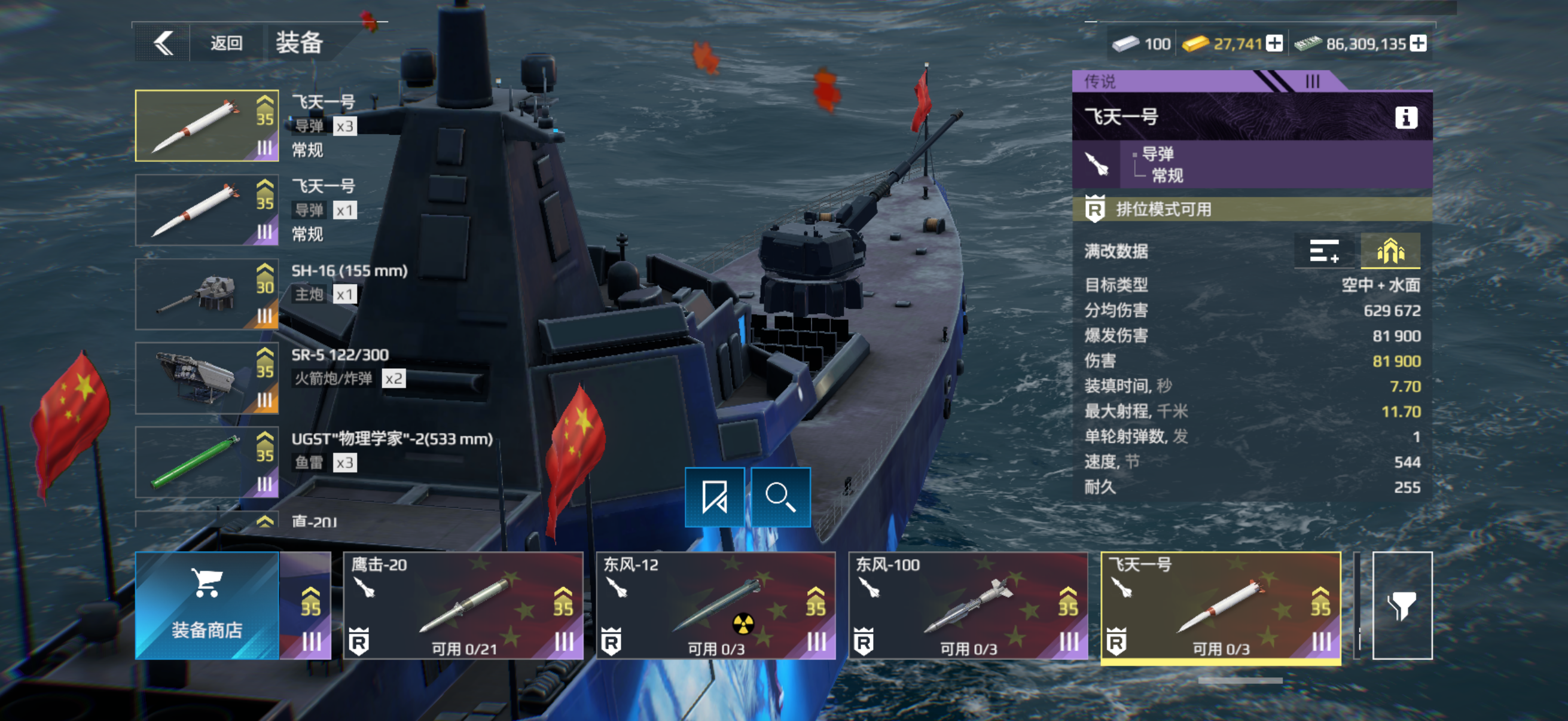Choose the SH-16 (155 mm) main gun slot
The height and width of the screenshot is (721, 1568).
pos(206,294)
